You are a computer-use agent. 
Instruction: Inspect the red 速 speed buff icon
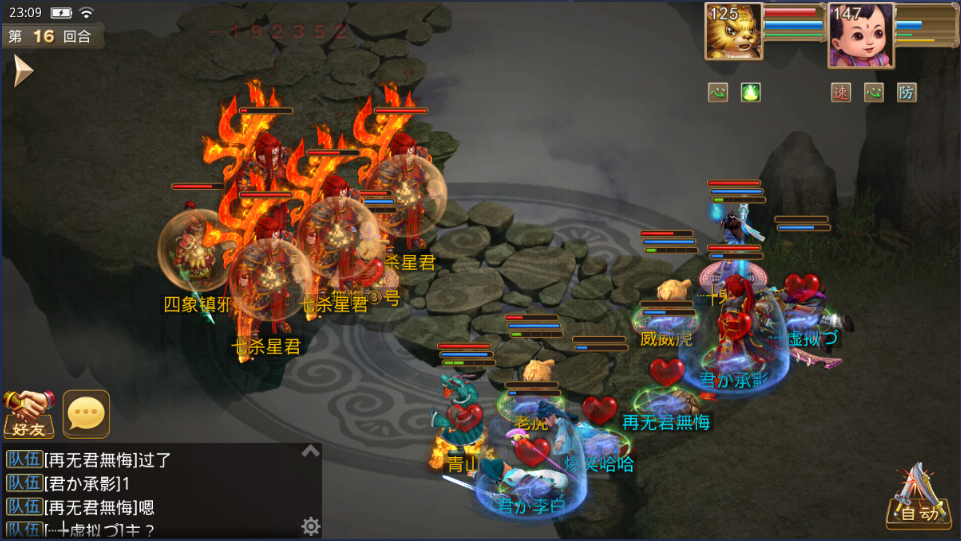[841, 93]
